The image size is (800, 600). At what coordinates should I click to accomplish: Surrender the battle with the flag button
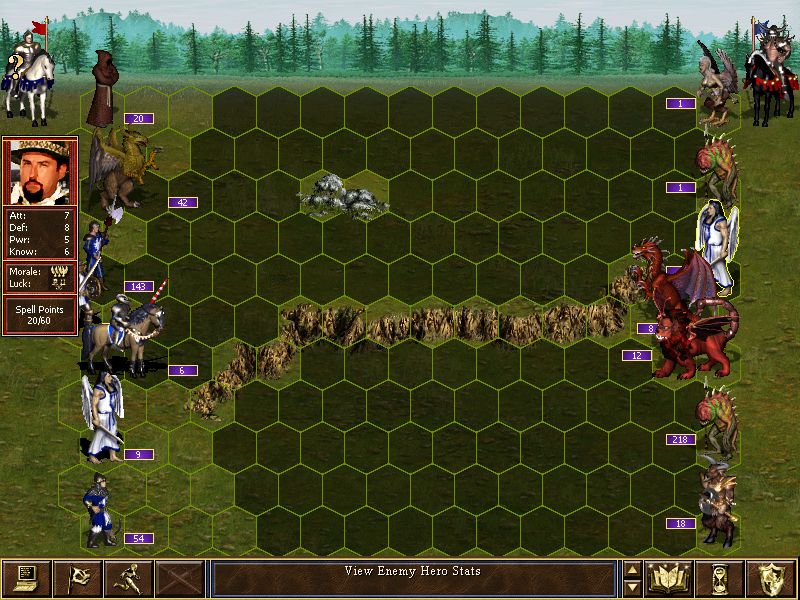click(x=77, y=578)
